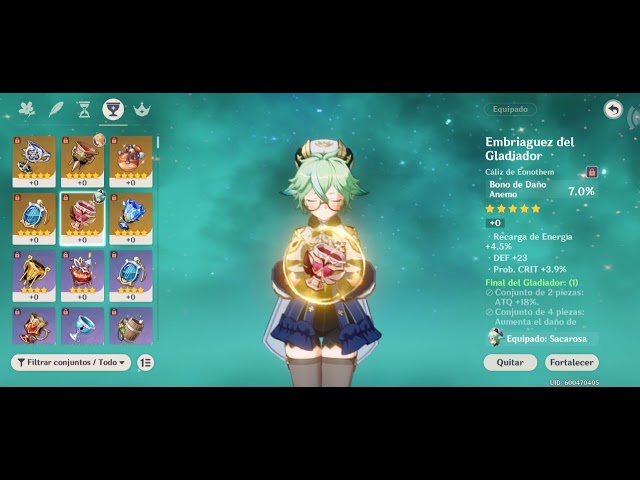Go back using the return arrow
Viewport: 640px width, 480px height.
pyautogui.click(x=613, y=109)
